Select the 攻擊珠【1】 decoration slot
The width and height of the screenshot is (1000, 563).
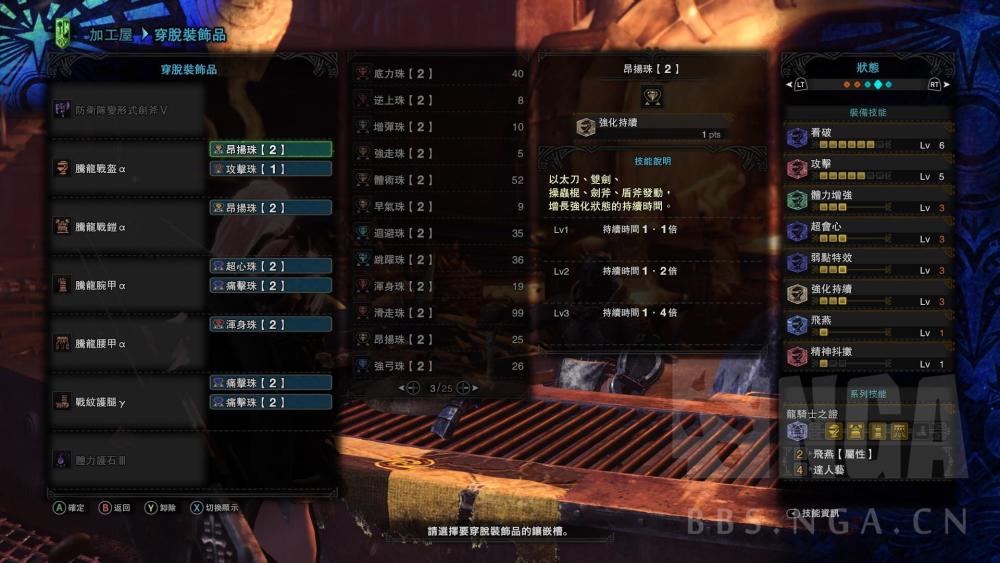[x=271, y=169]
